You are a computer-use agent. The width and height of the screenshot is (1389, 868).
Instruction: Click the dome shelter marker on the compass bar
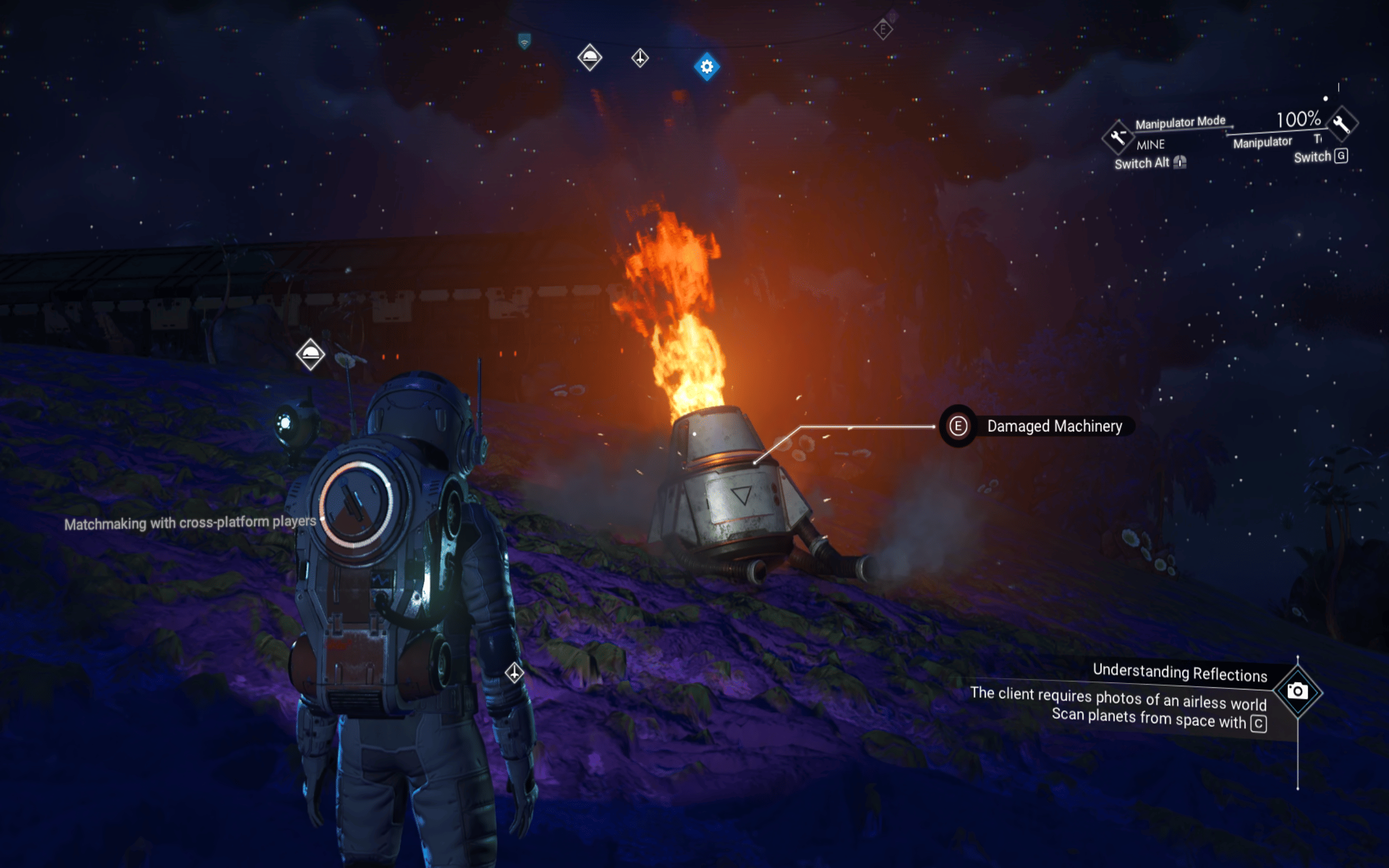[x=589, y=58]
